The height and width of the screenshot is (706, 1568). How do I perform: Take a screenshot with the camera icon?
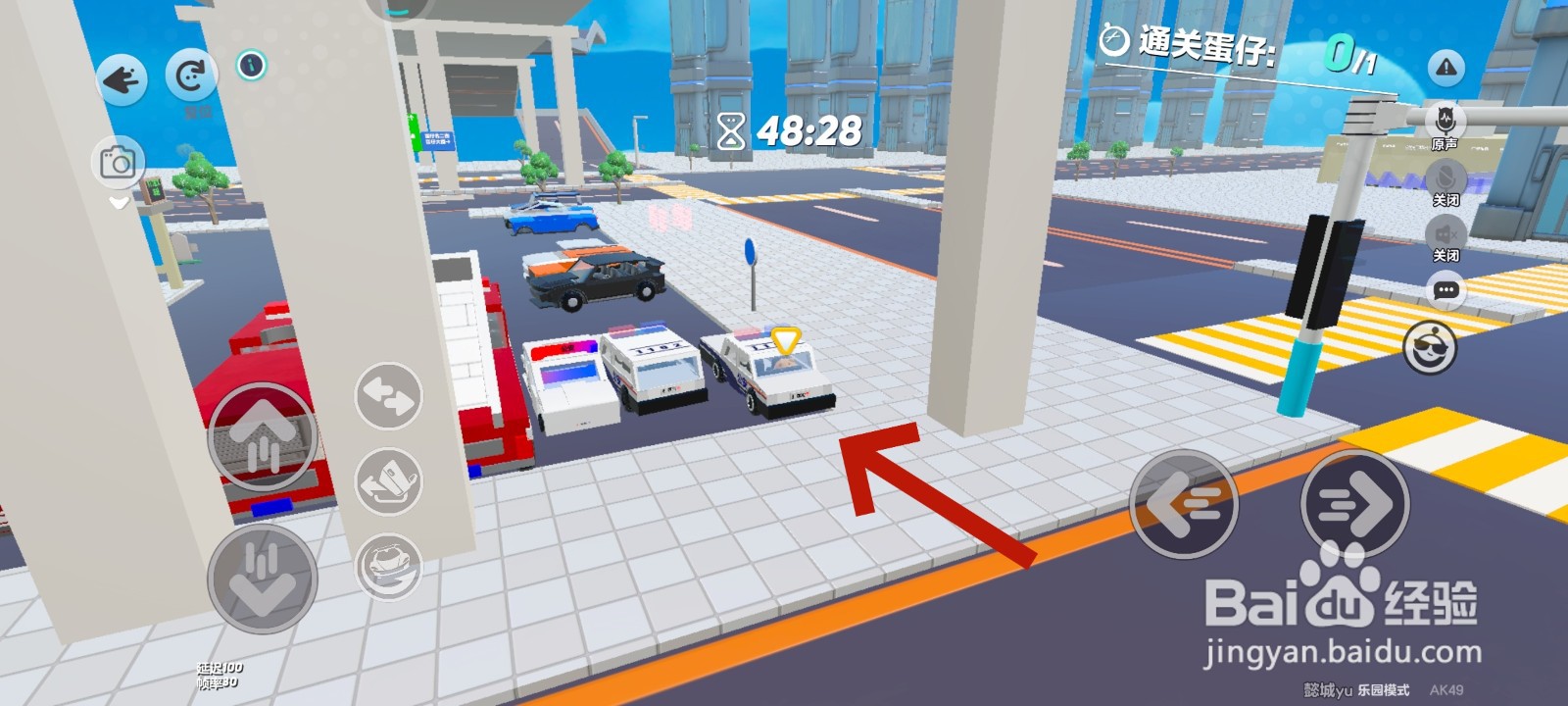pyautogui.click(x=118, y=162)
